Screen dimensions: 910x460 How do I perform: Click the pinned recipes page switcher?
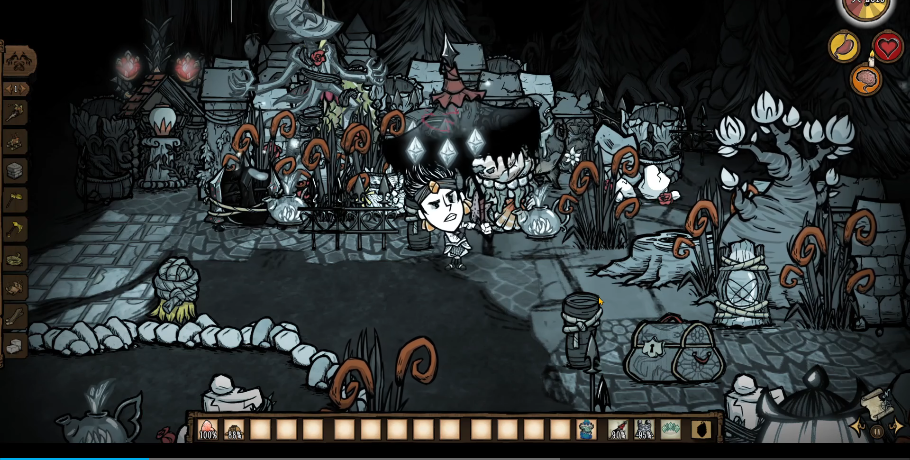click(x=15, y=88)
